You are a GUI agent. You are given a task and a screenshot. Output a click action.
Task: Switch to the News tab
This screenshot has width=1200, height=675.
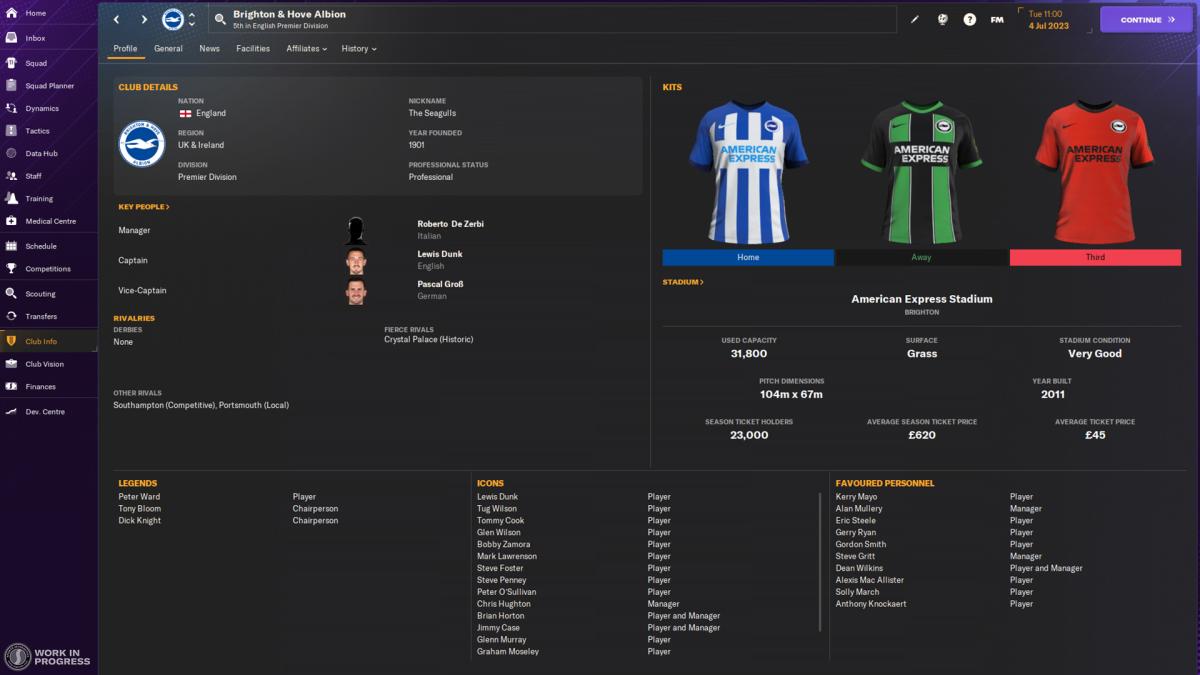click(209, 48)
